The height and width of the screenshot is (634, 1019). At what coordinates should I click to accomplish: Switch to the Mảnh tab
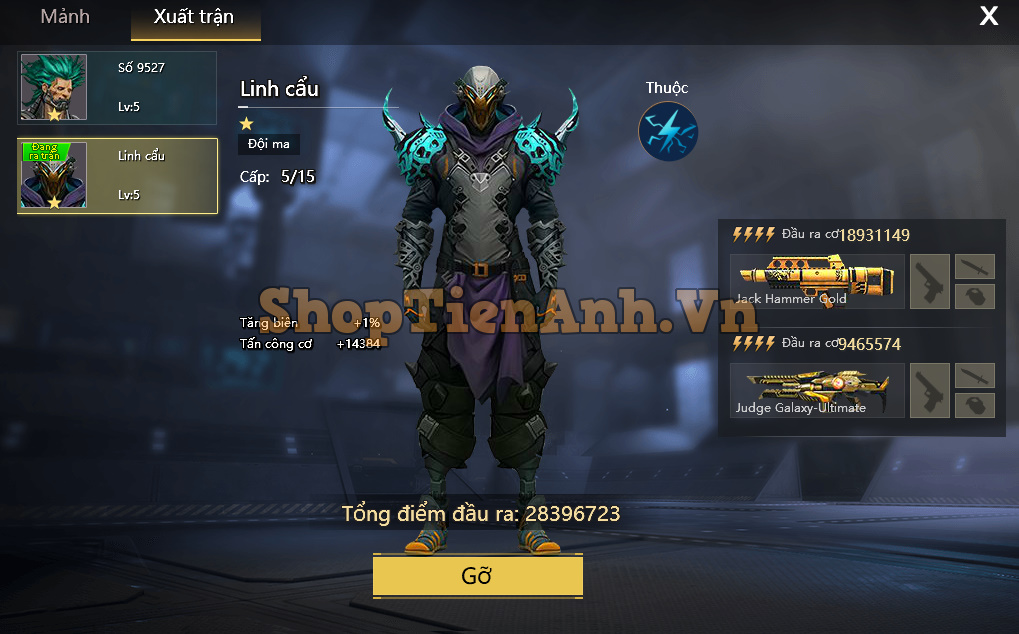point(65,17)
